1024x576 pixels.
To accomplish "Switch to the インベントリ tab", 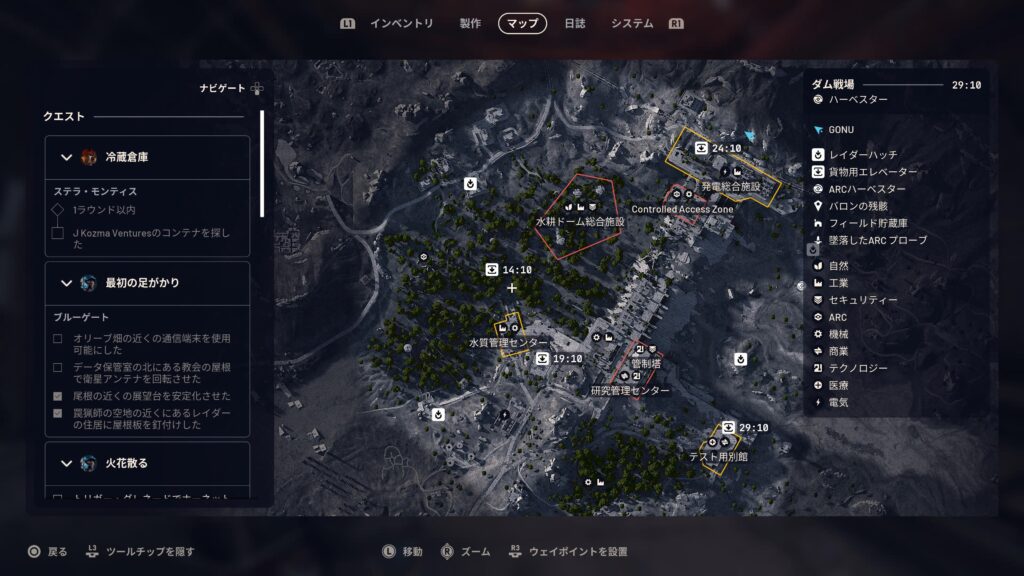I will pos(401,23).
